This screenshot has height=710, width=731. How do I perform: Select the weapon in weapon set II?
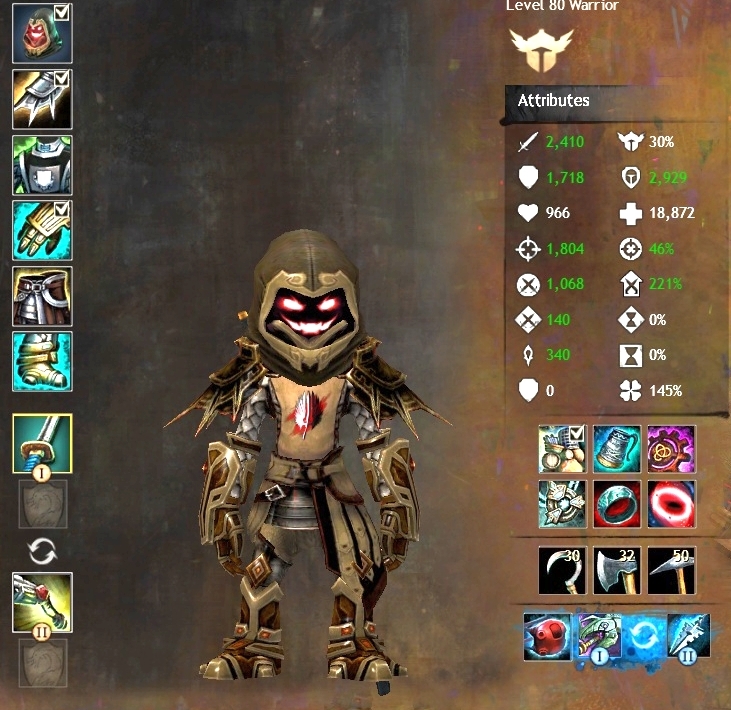42,602
